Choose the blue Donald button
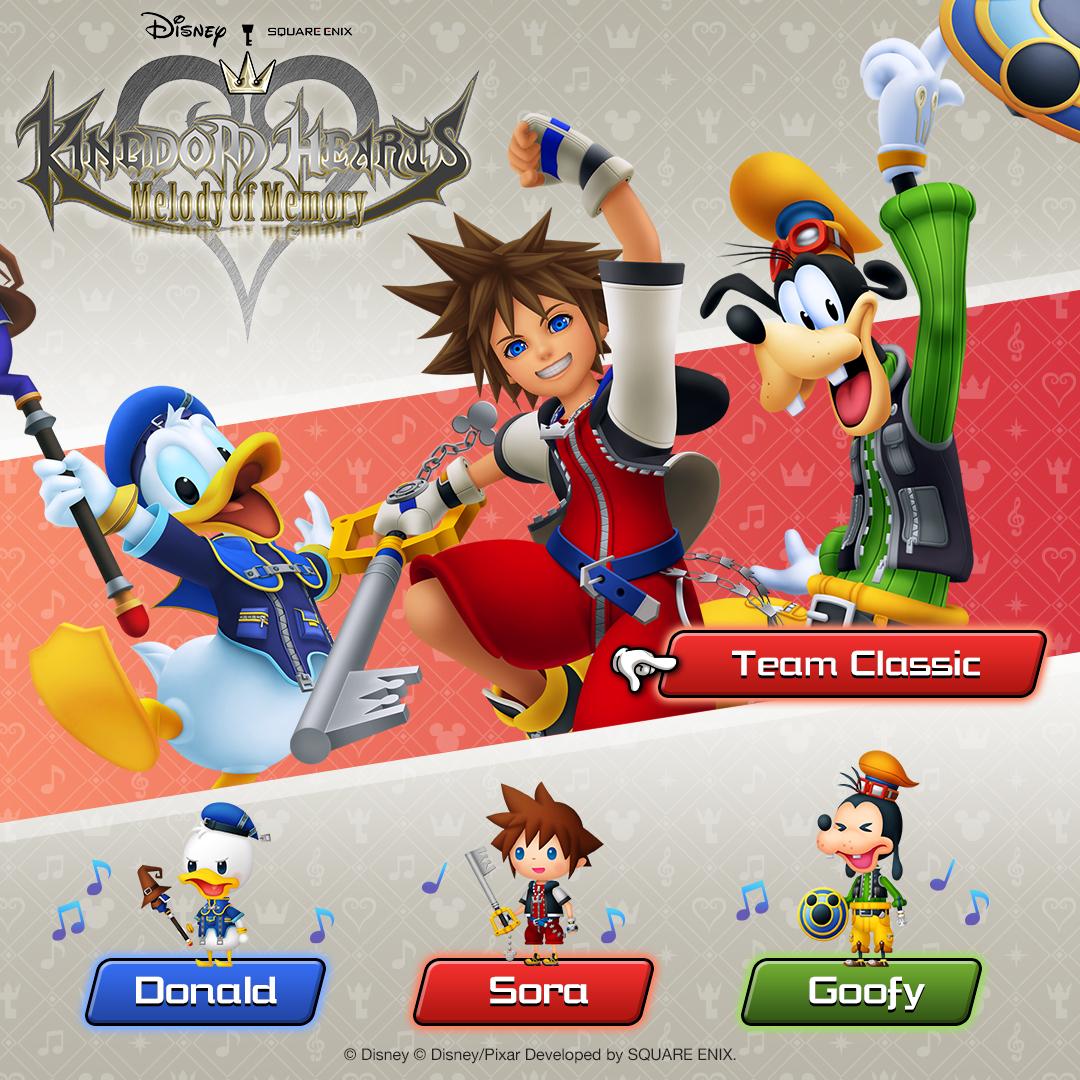 206,991
